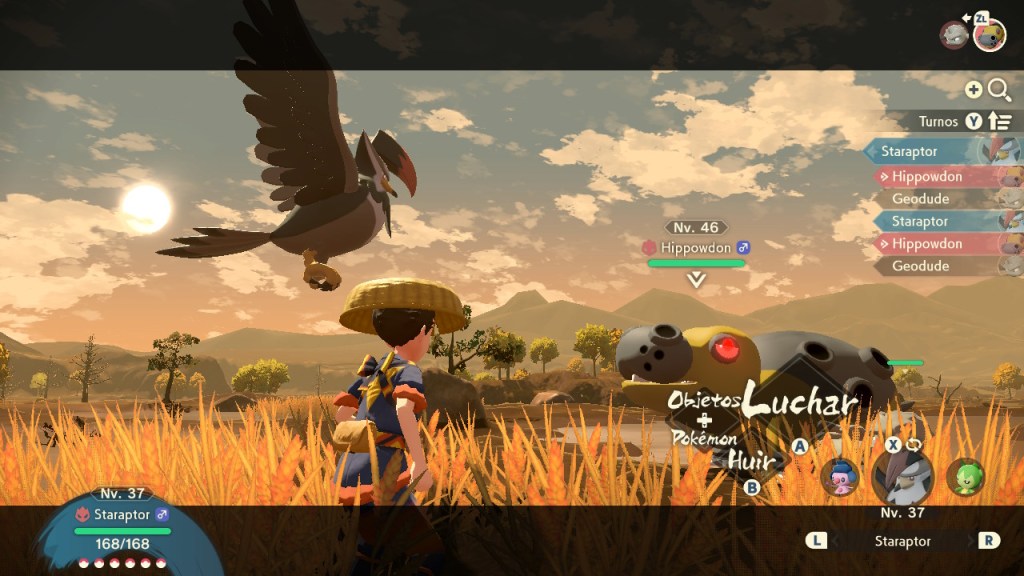The image size is (1024, 576).
Task: Toggle the Turnos turn order list icon
Action: 1000,121
